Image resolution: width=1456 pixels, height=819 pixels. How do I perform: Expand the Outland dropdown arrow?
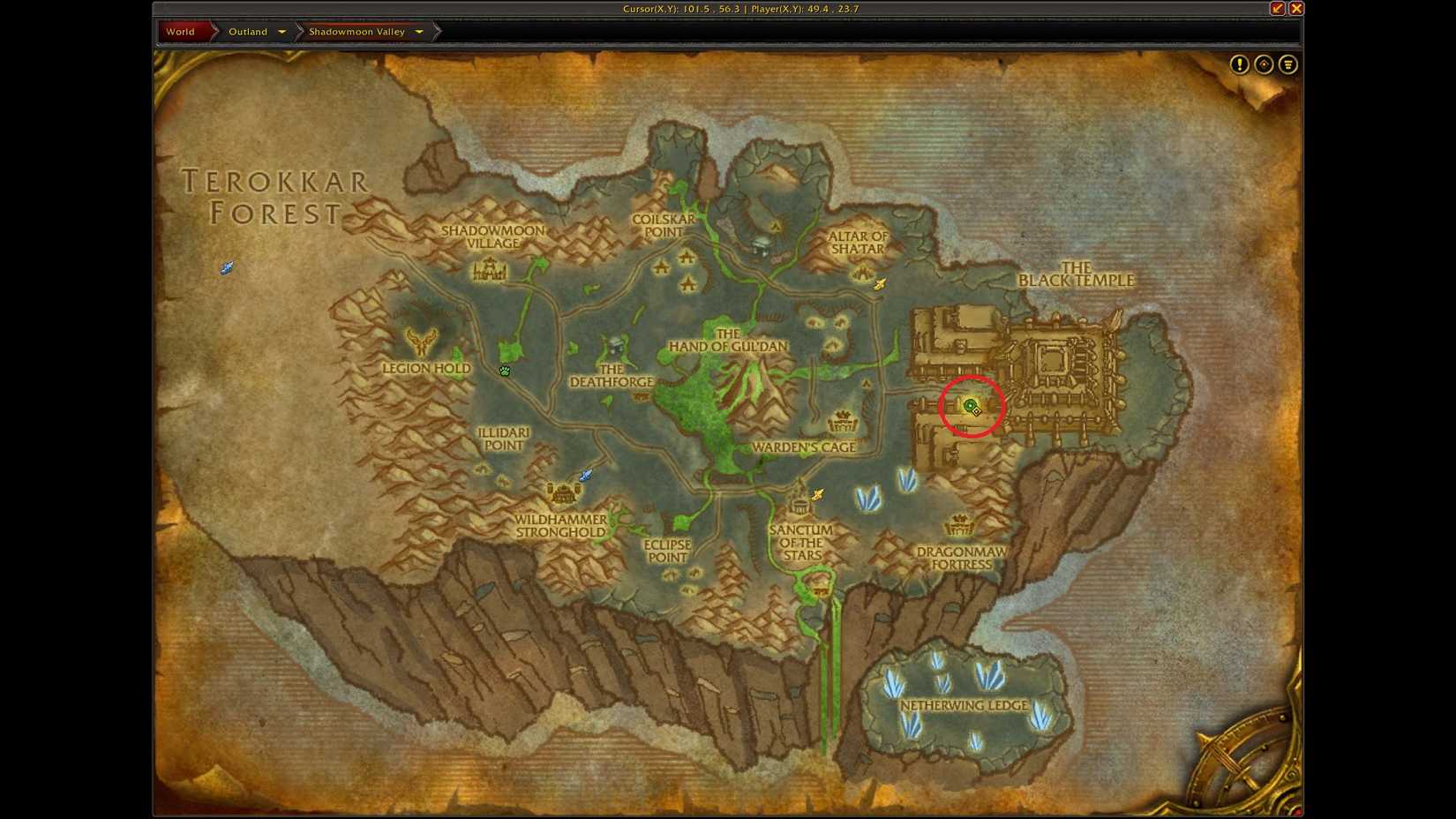pos(282,32)
